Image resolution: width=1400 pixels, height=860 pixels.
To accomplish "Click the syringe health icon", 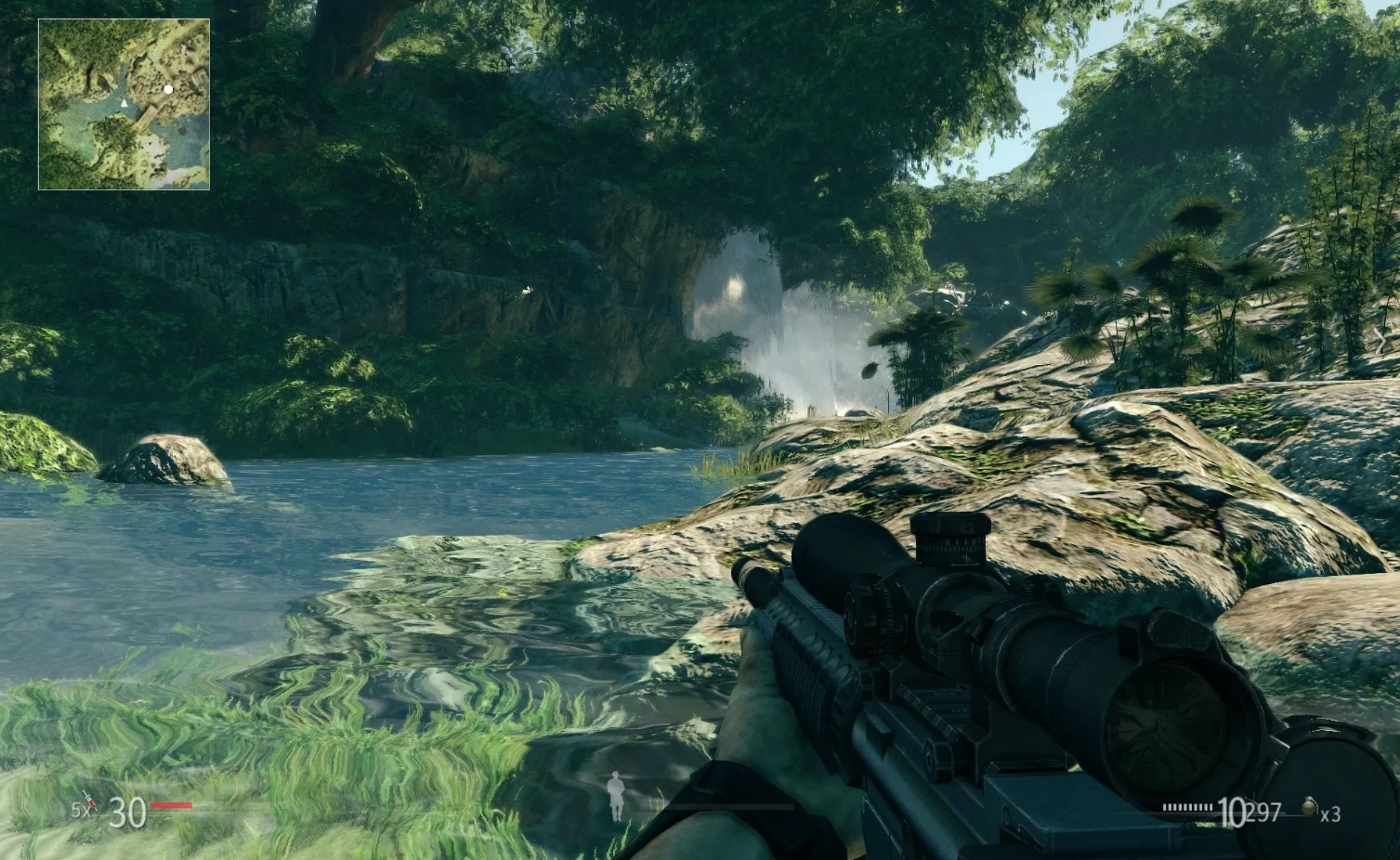I will point(90,801).
